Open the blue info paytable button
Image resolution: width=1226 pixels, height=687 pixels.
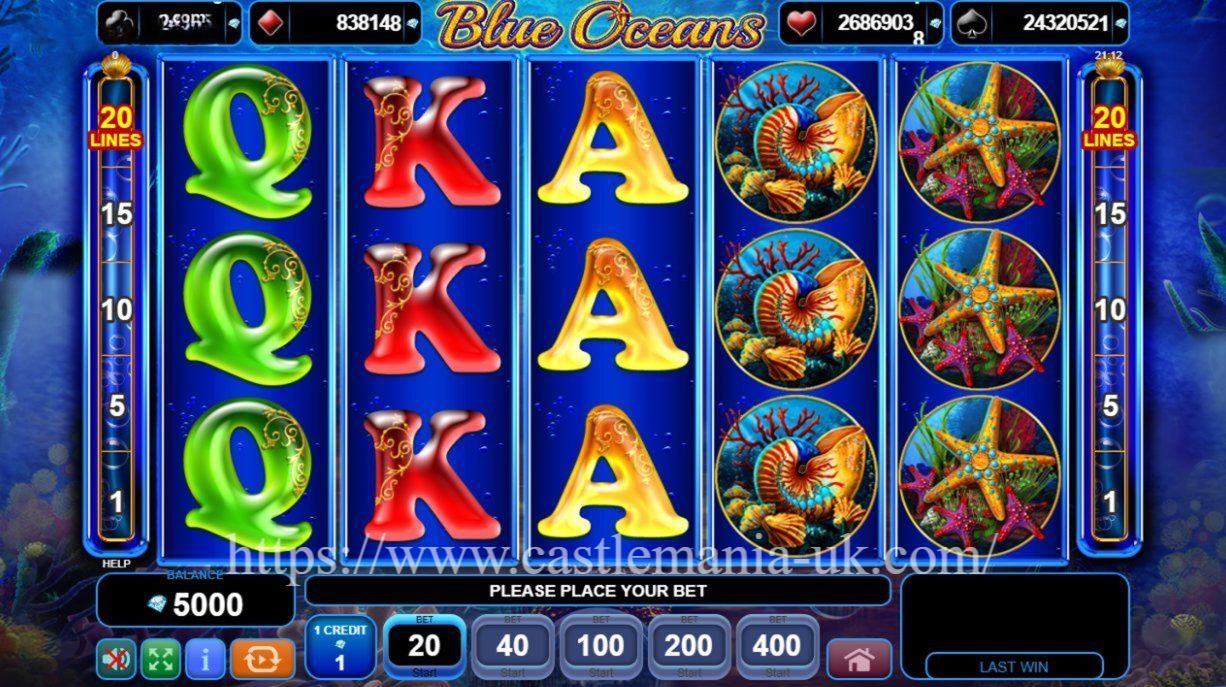[x=205, y=659]
